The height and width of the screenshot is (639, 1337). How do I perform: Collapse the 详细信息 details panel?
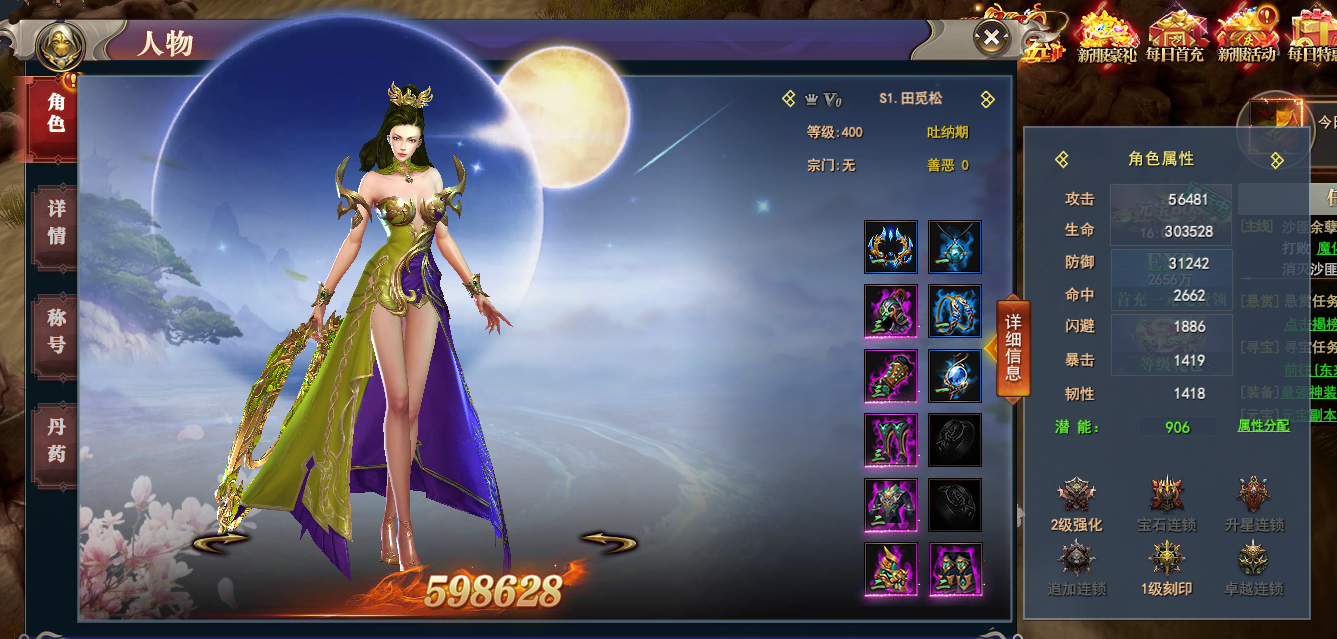(1012, 348)
